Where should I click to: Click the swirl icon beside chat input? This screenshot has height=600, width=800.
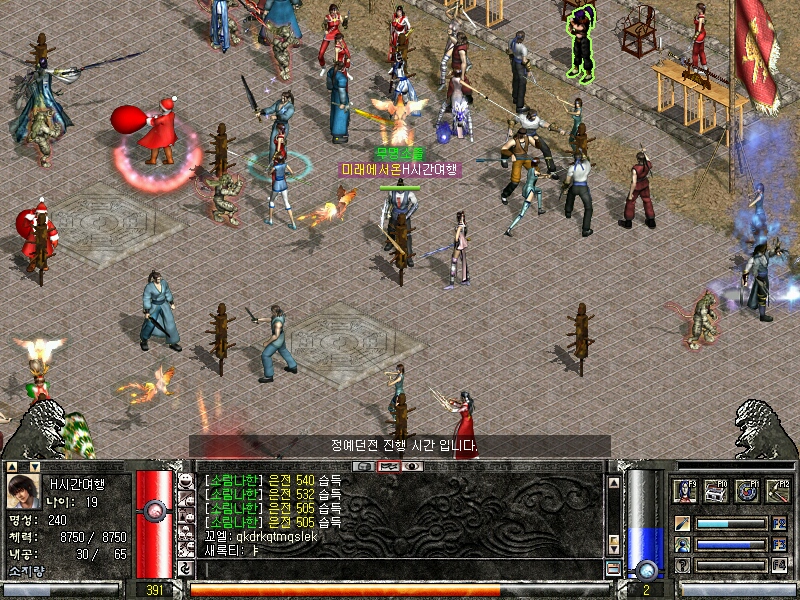click(186, 568)
